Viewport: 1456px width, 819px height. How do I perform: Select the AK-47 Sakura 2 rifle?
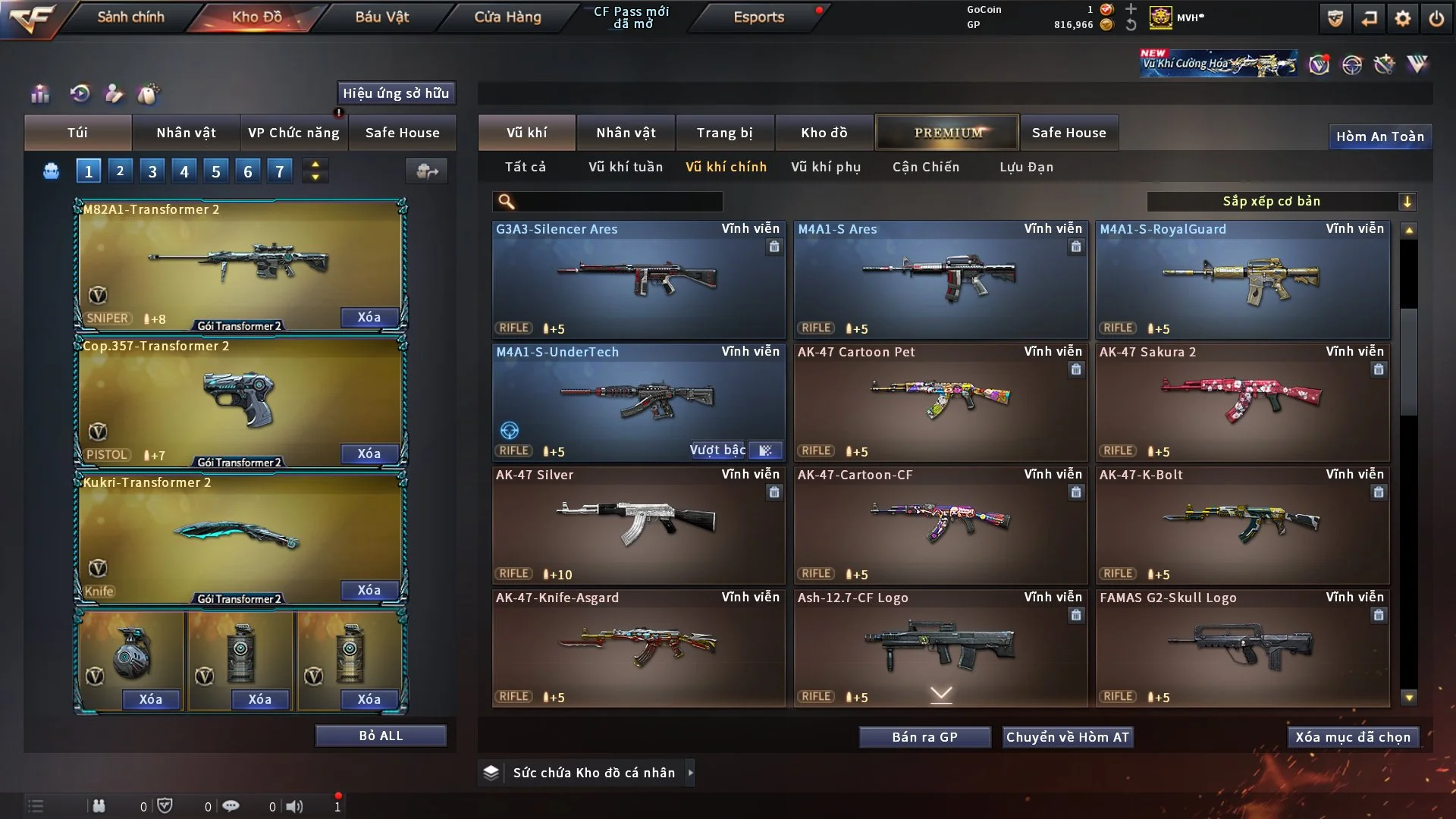click(x=1242, y=402)
